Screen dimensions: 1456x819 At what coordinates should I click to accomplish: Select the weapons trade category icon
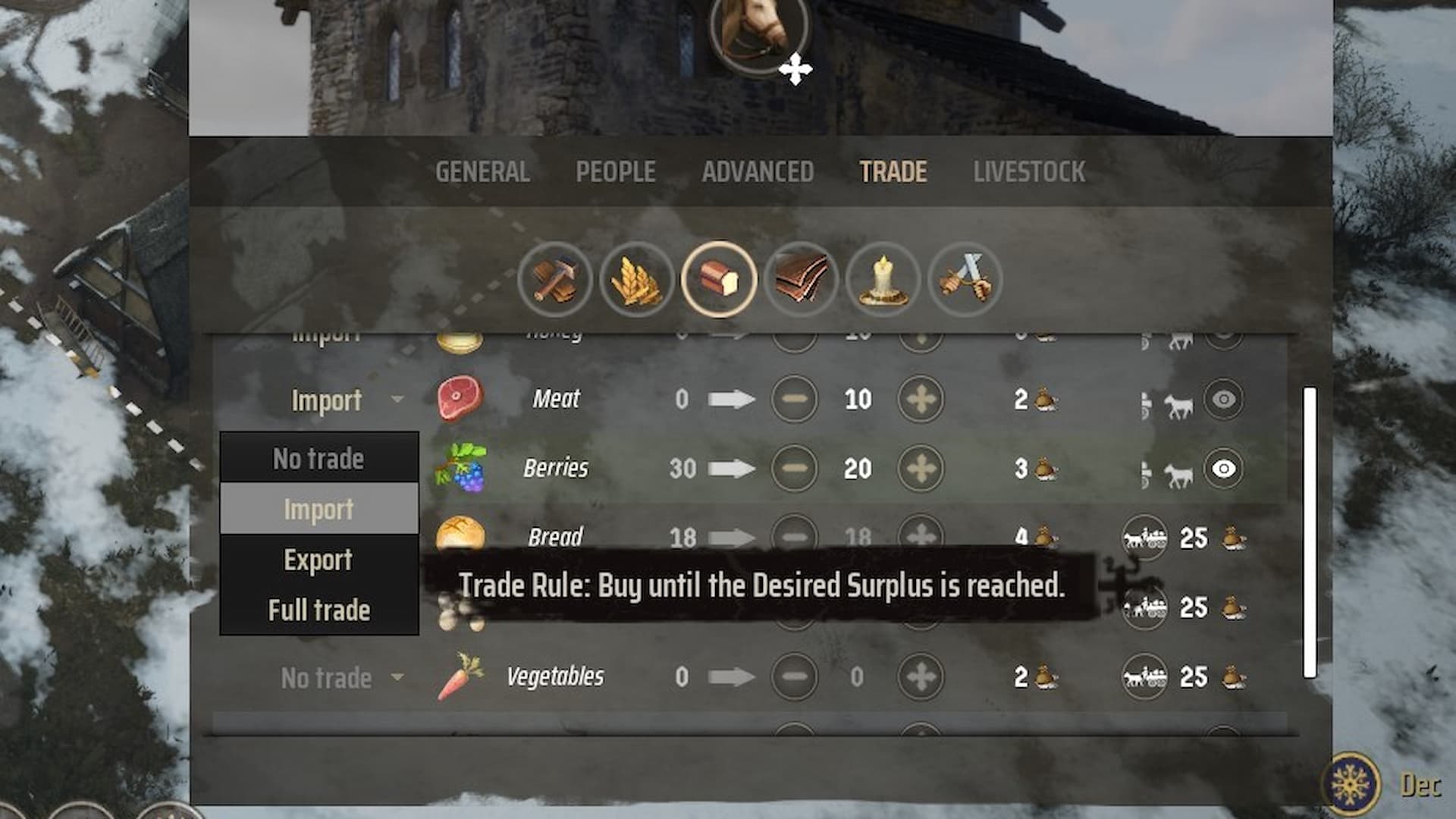point(965,280)
